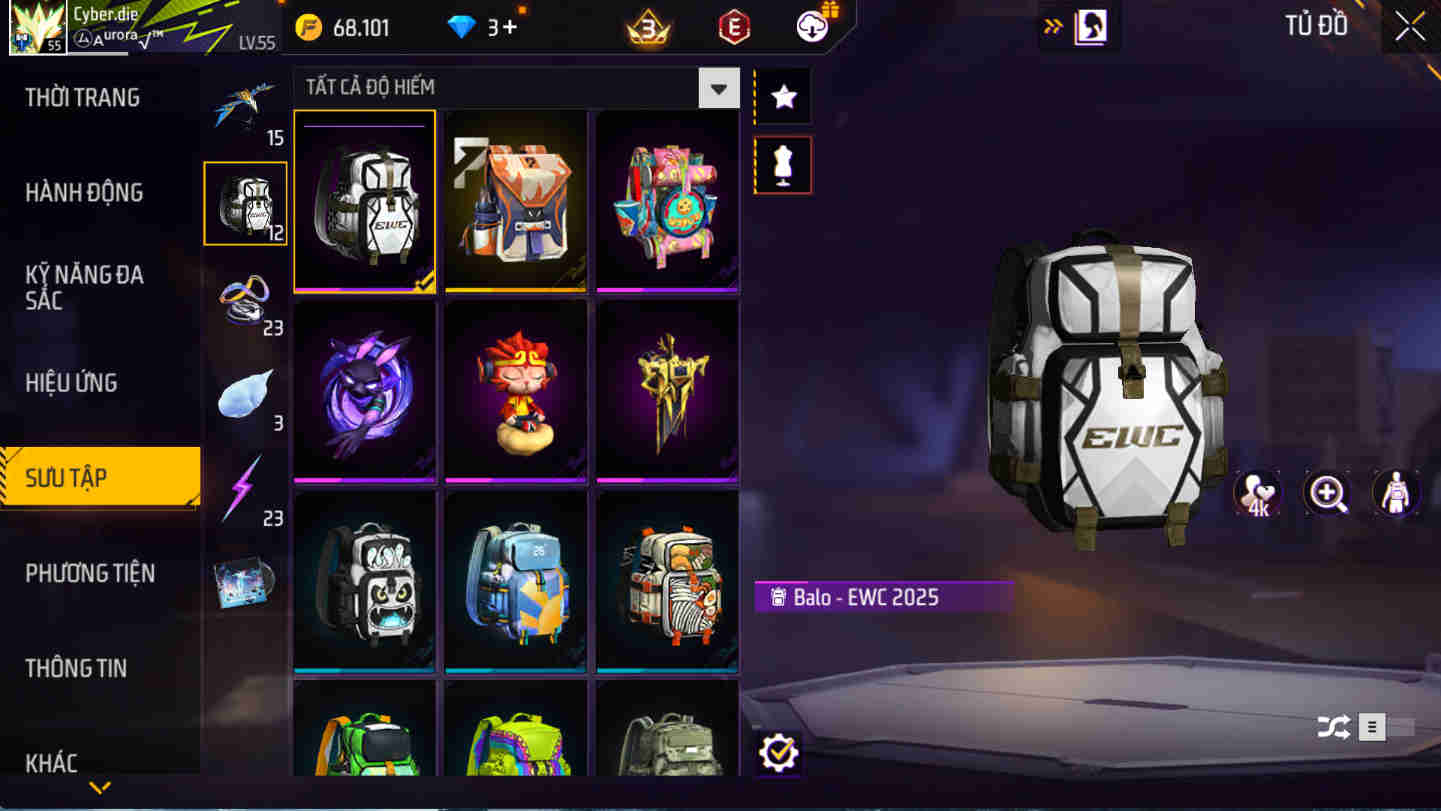Select the equipped EWC backpack thumbnail
This screenshot has width=1441, height=811.
364,202
